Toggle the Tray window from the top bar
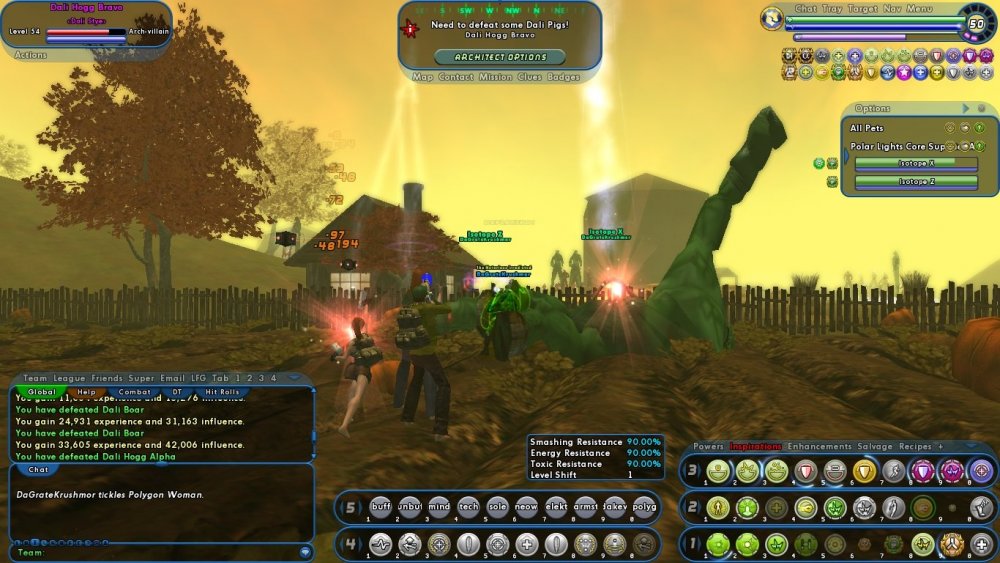Image resolution: width=1000 pixels, height=563 pixels. click(833, 9)
